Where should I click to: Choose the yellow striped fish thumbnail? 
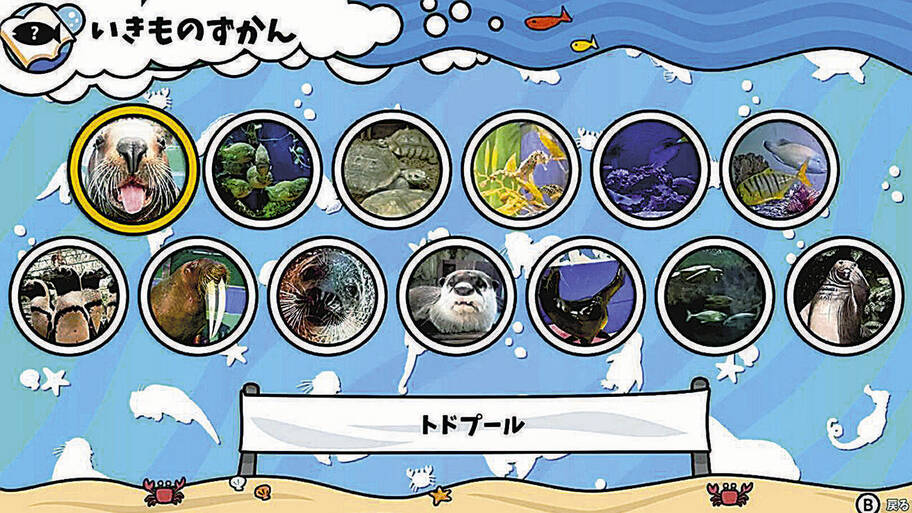[x=779, y=168]
